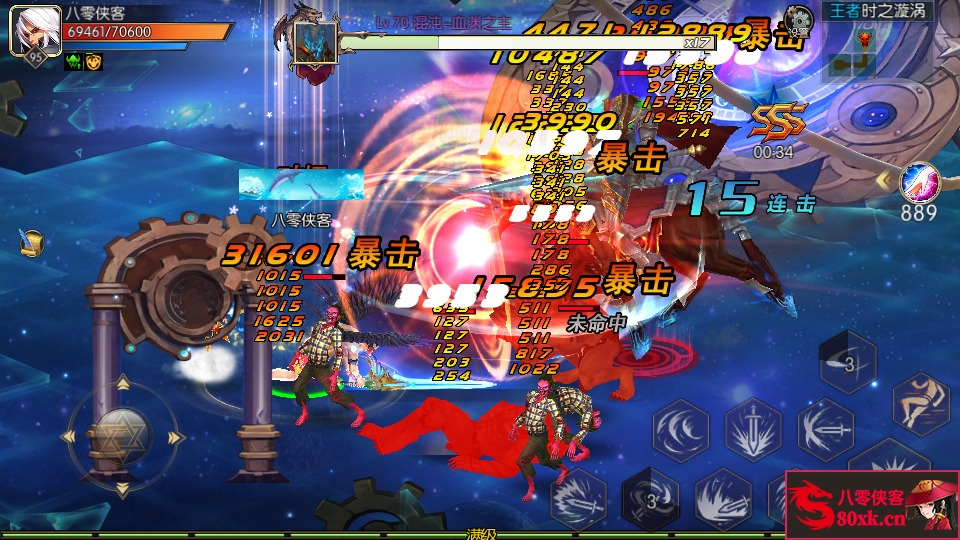Image resolution: width=960 pixels, height=540 pixels.
Task: Click the orange pumpkin buff icon
Action: pyautogui.click(x=93, y=61)
